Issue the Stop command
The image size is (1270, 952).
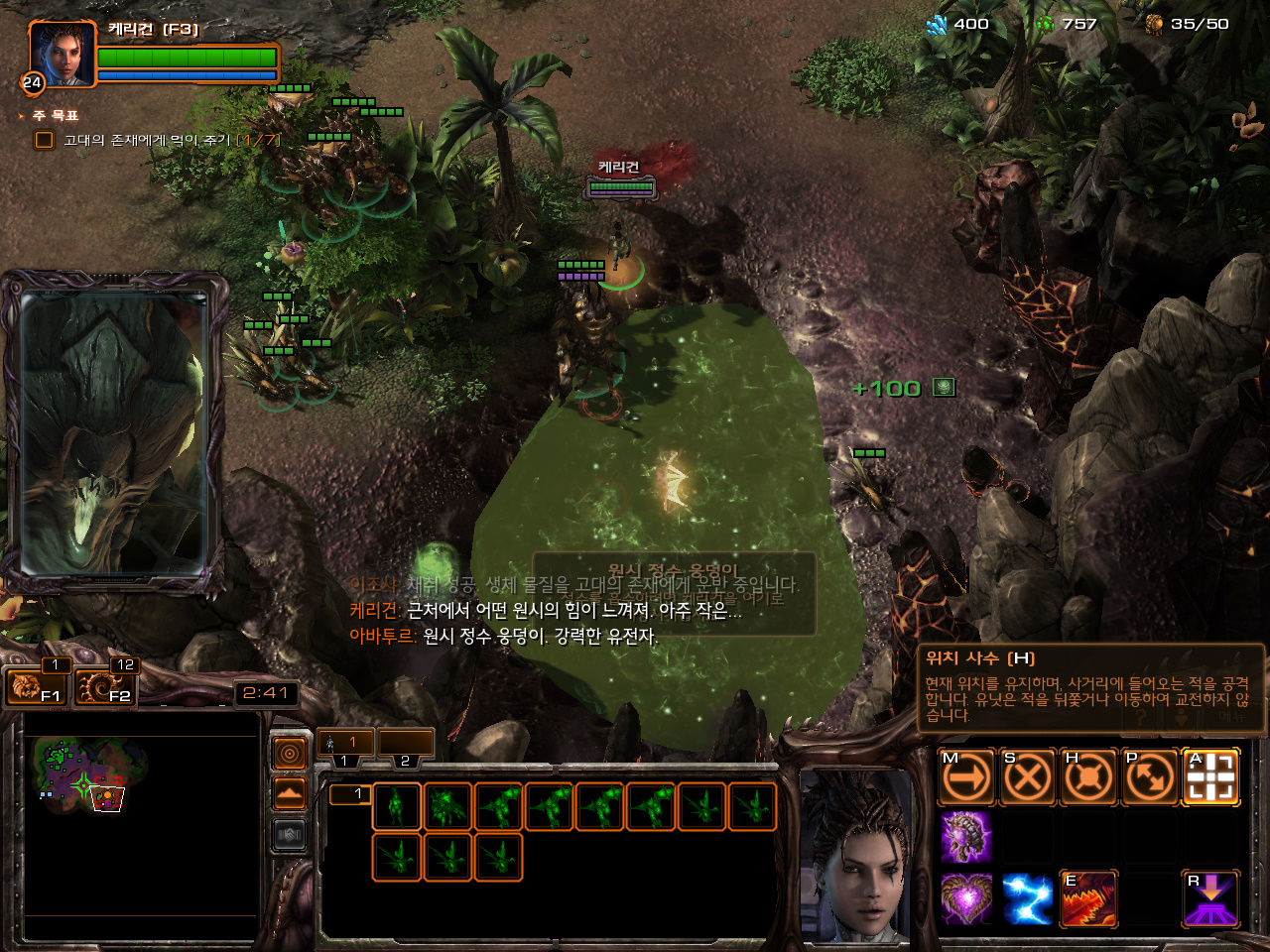(1027, 776)
